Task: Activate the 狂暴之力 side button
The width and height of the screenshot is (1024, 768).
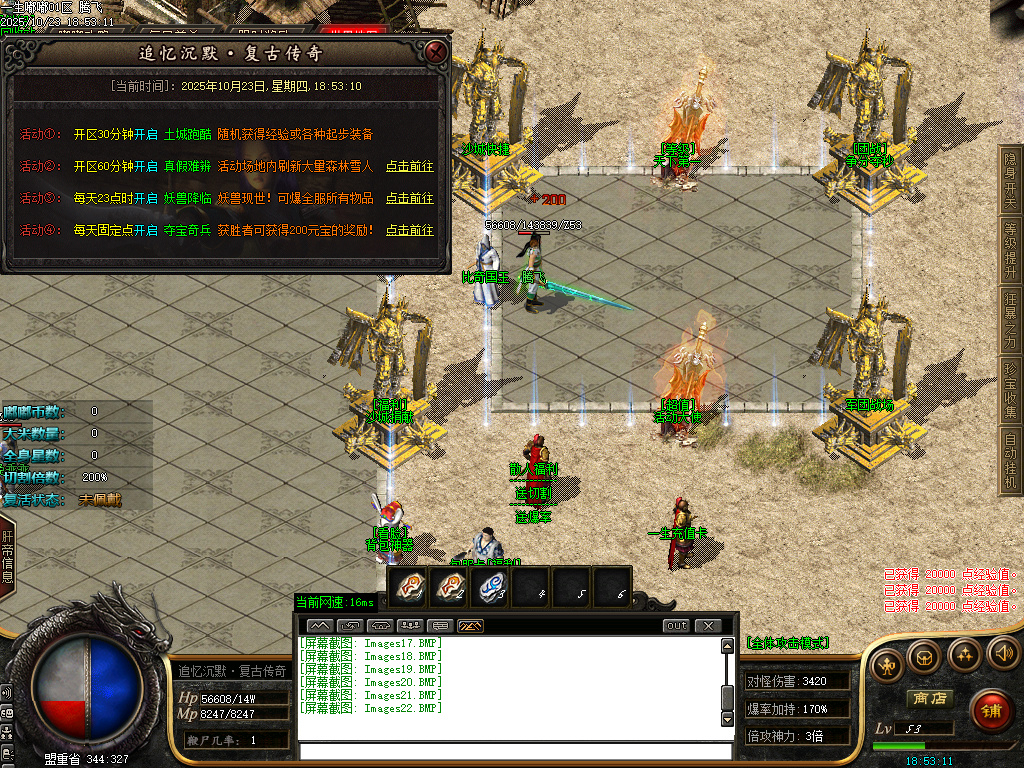Action: pos(1010,320)
